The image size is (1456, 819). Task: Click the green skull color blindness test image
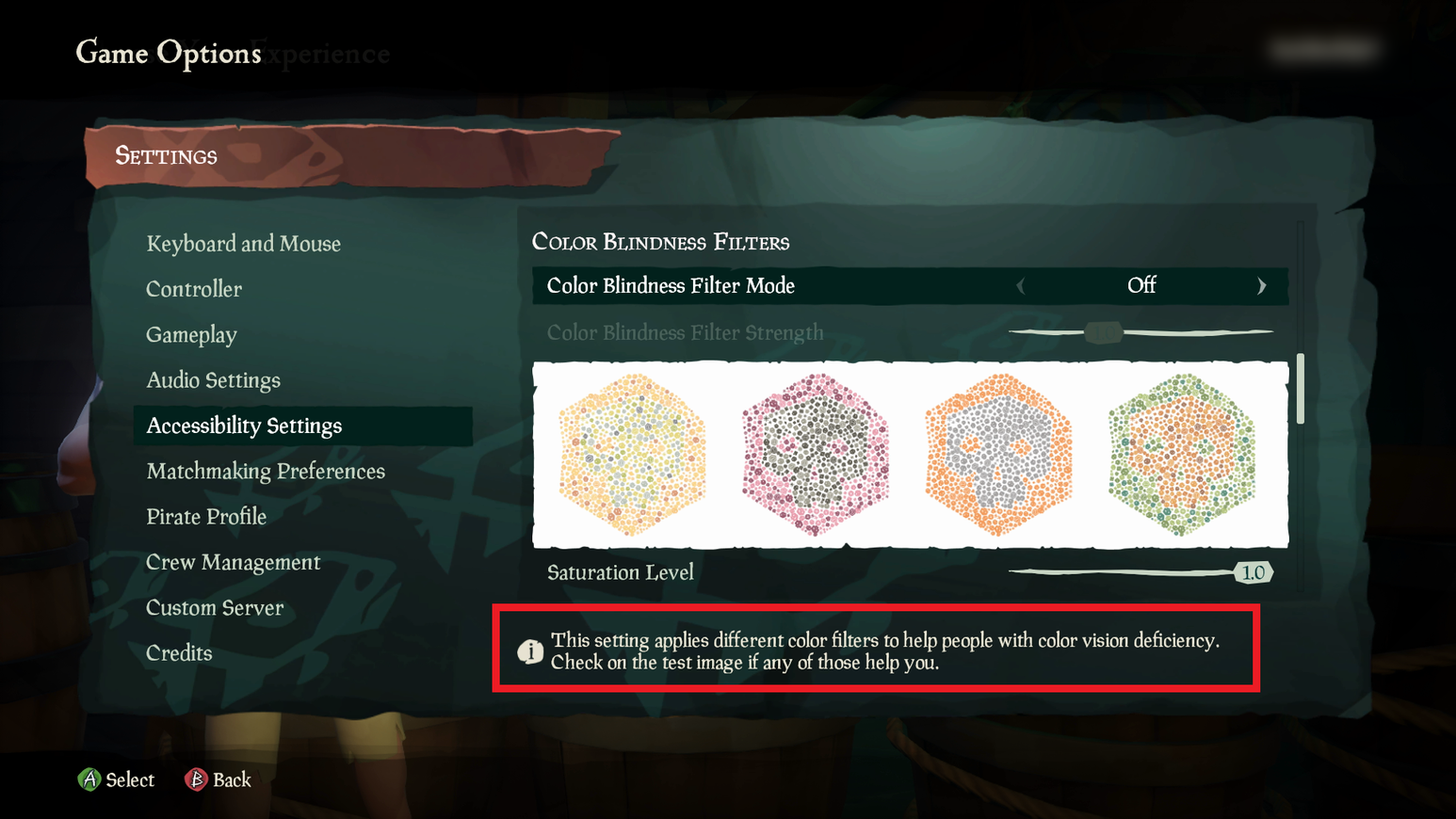[x=1182, y=455]
